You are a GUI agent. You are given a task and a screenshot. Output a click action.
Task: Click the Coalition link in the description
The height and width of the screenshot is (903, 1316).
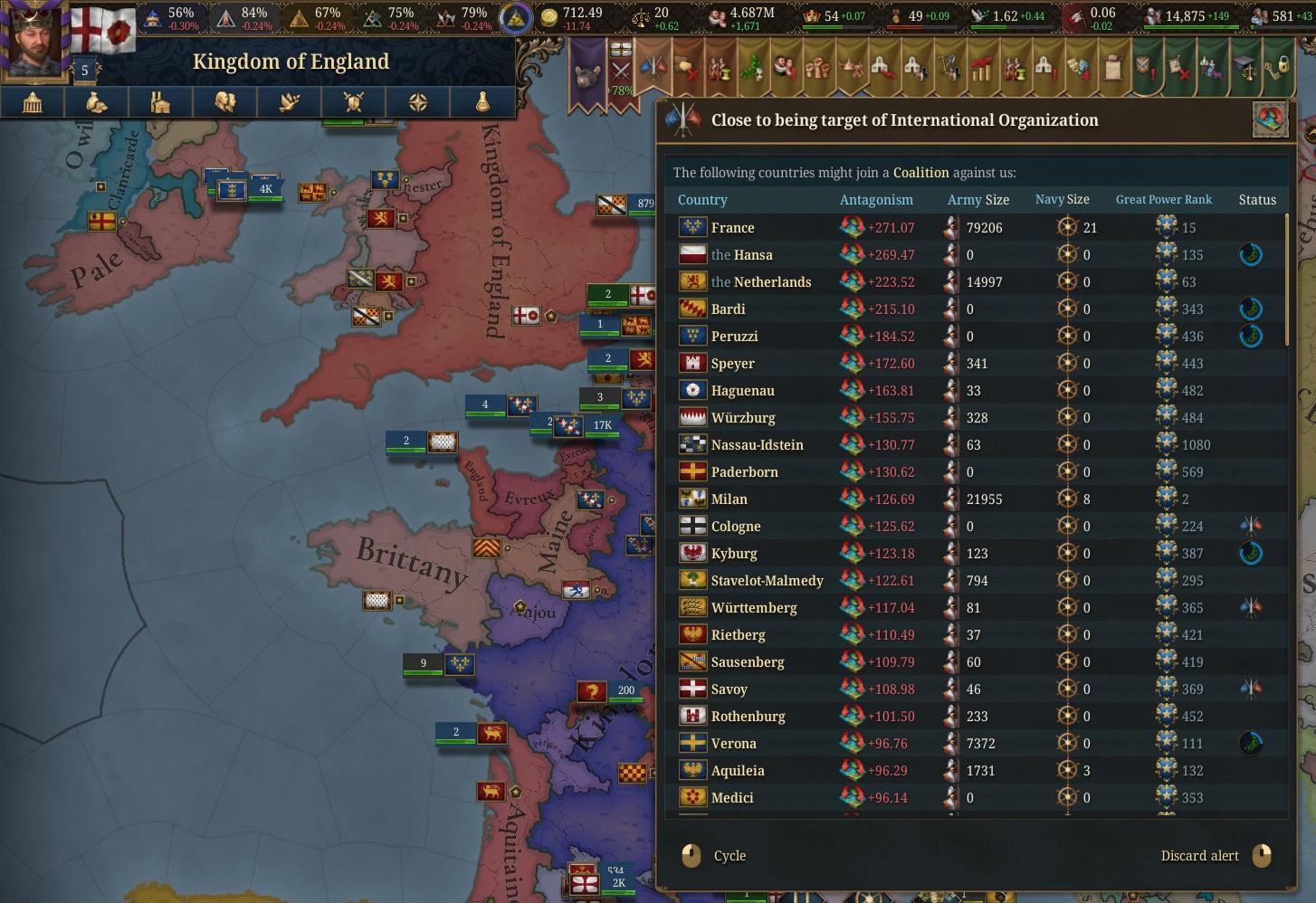coord(920,173)
